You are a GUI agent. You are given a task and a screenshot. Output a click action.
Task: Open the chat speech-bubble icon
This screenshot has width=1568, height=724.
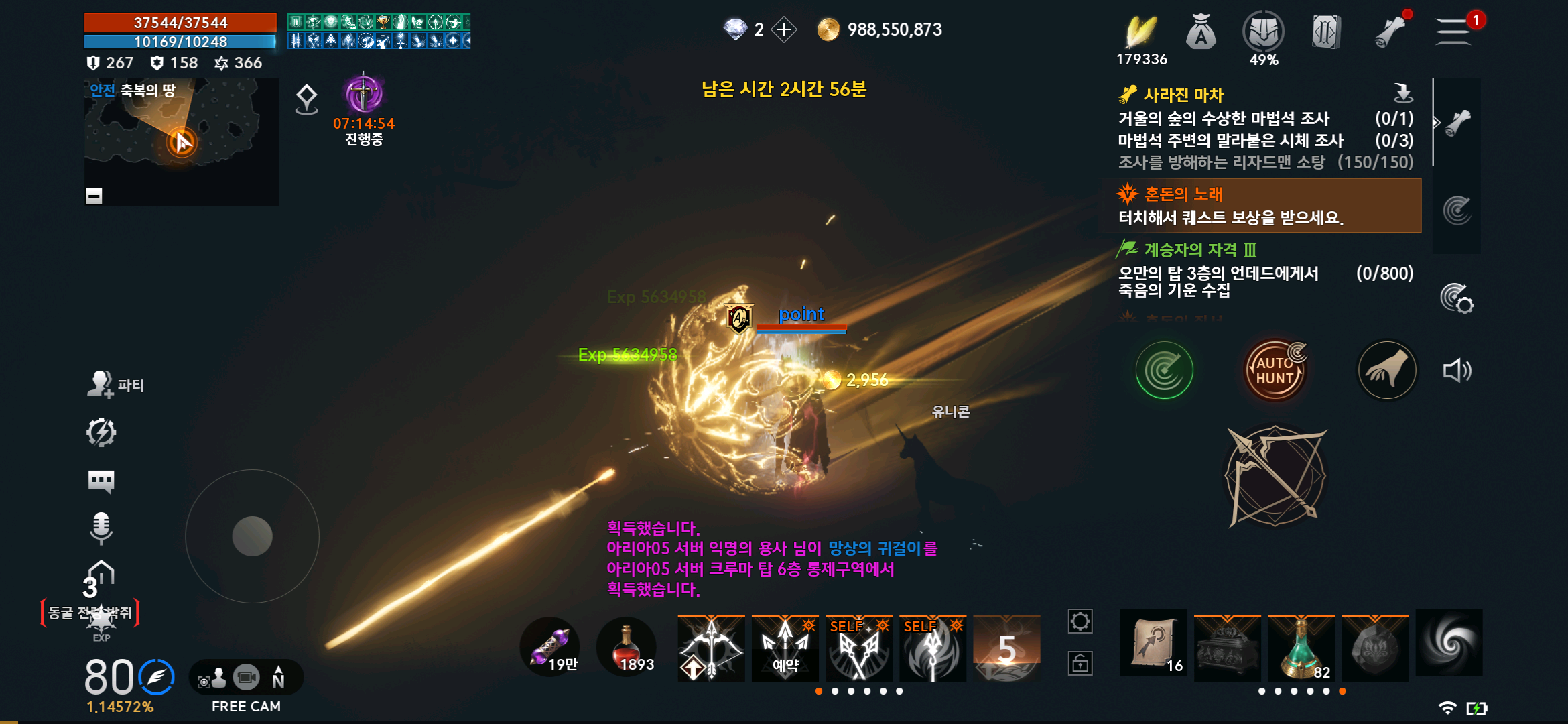[x=101, y=480]
